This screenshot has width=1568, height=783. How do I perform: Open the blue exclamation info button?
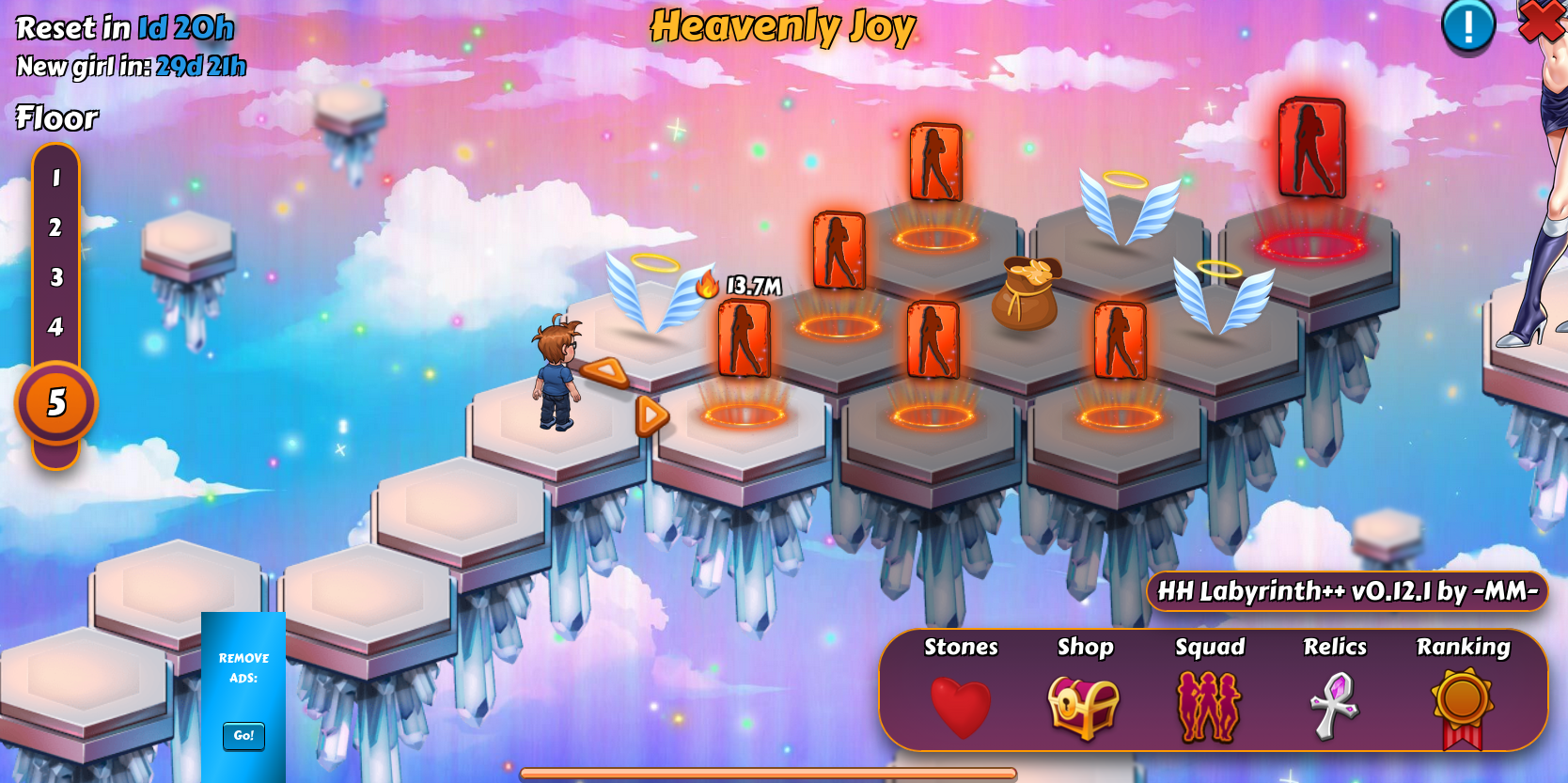point(1468,25)
